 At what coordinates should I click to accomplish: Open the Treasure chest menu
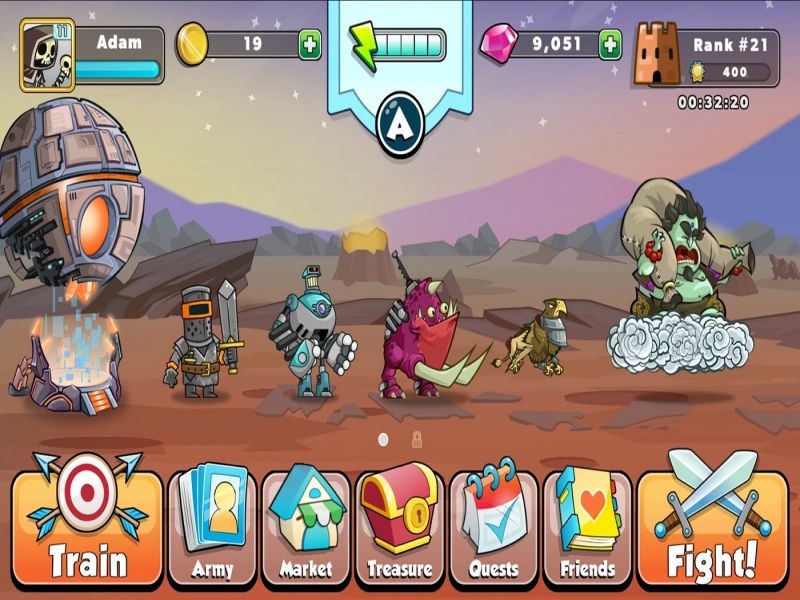tap(398, 527)
